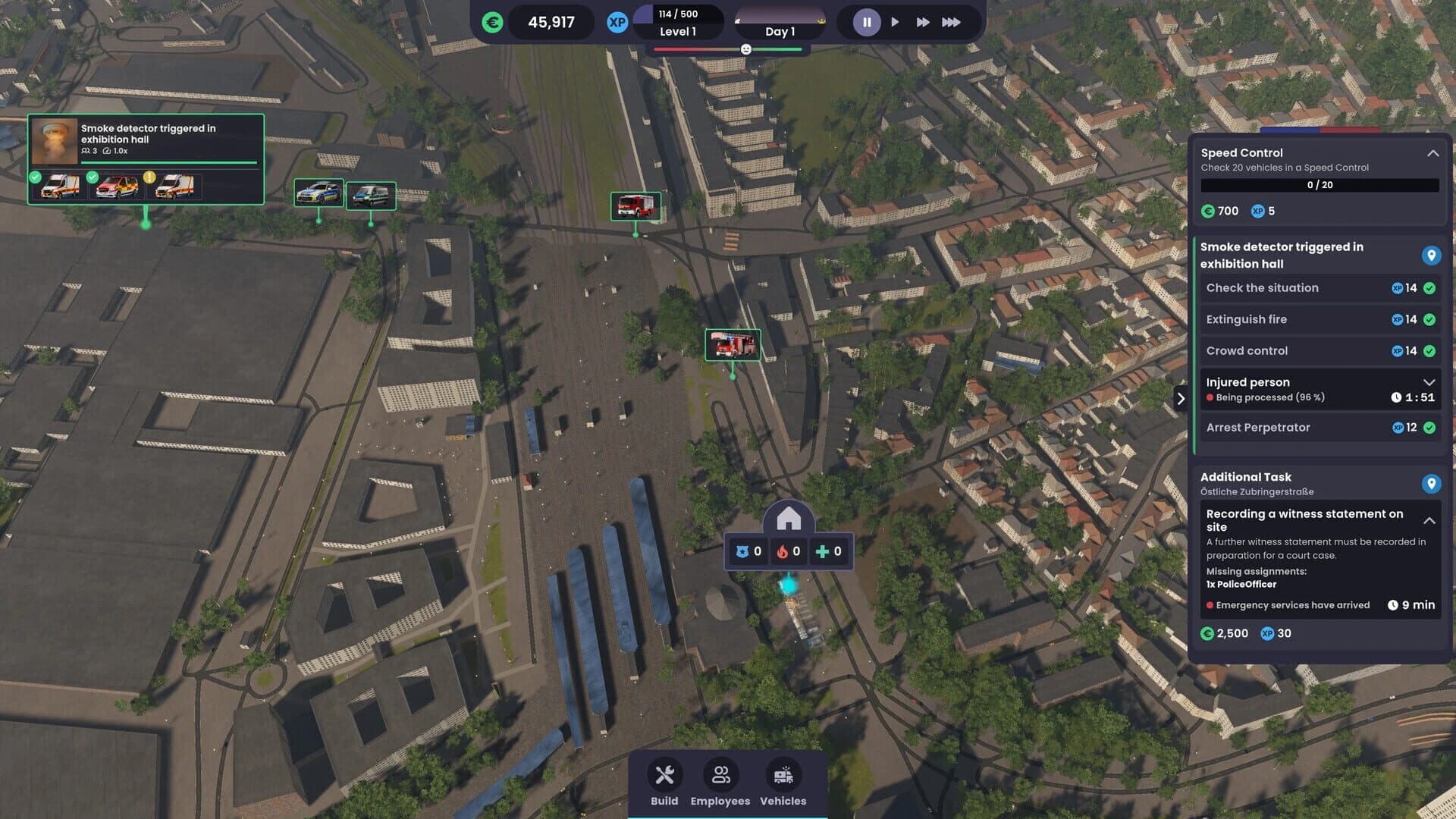Enable fast-forward double speed
The width and height of the screenshot is (1456, 819).
tap(923, 22)
